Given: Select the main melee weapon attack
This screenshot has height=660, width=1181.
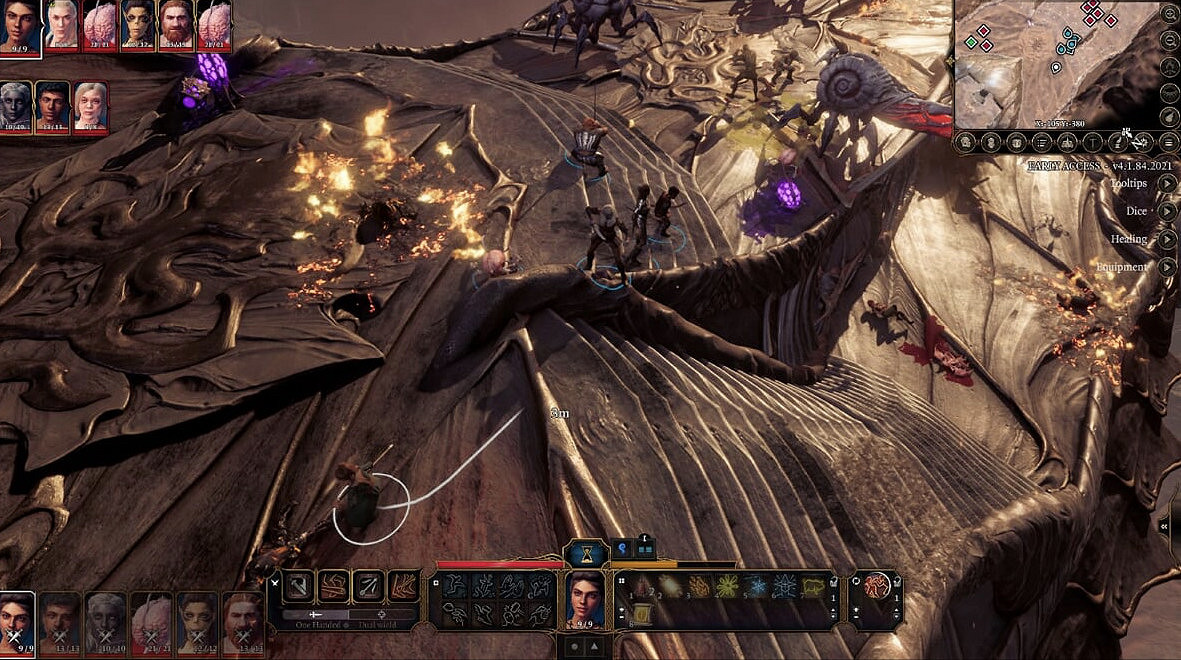Looking at the screenshot, I should [x=299, y=586].
